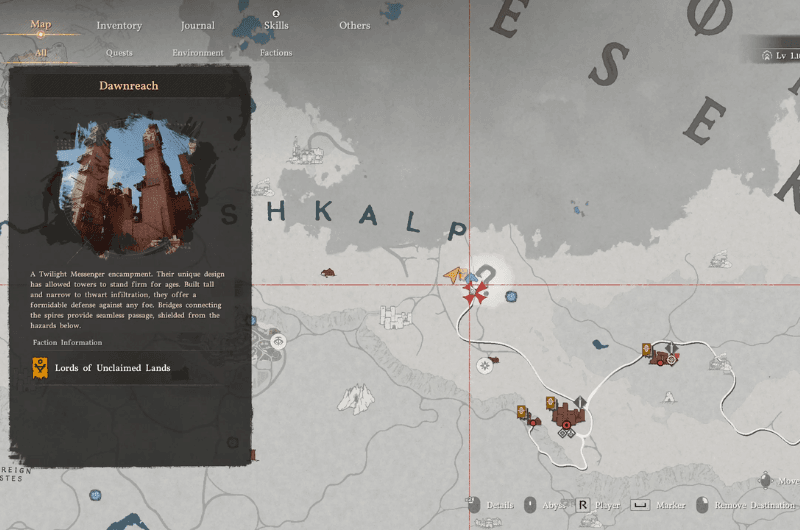Click the red crossed destination marker
Image resolution: width=800 pixels, height=530 pixels.
[x=474, y=293]
